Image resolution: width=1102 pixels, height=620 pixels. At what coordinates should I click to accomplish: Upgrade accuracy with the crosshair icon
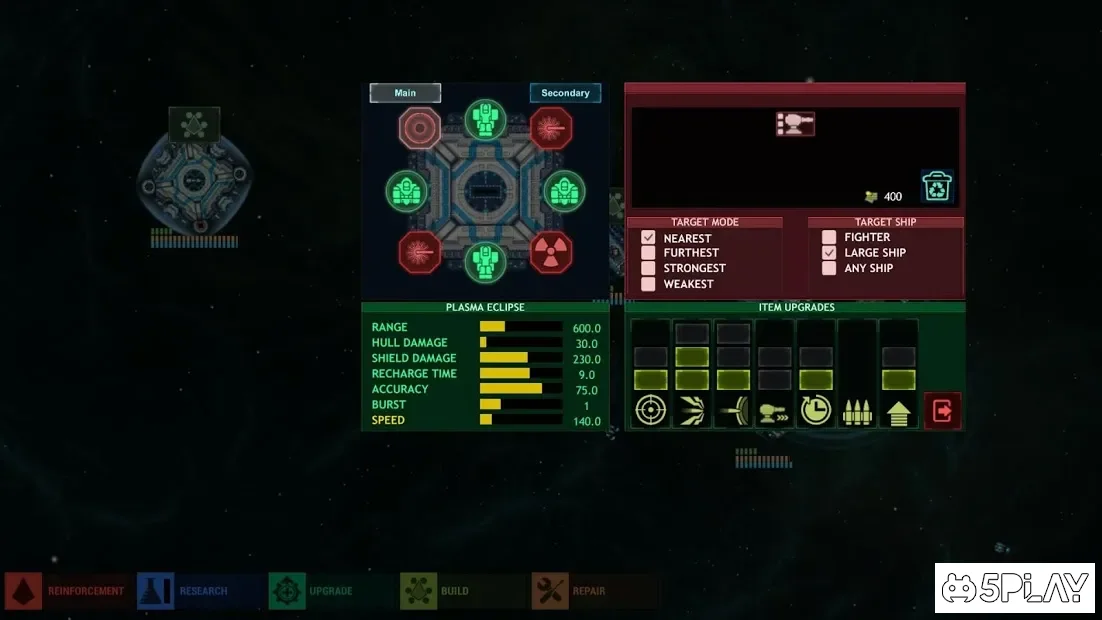[x=651, y=411]
